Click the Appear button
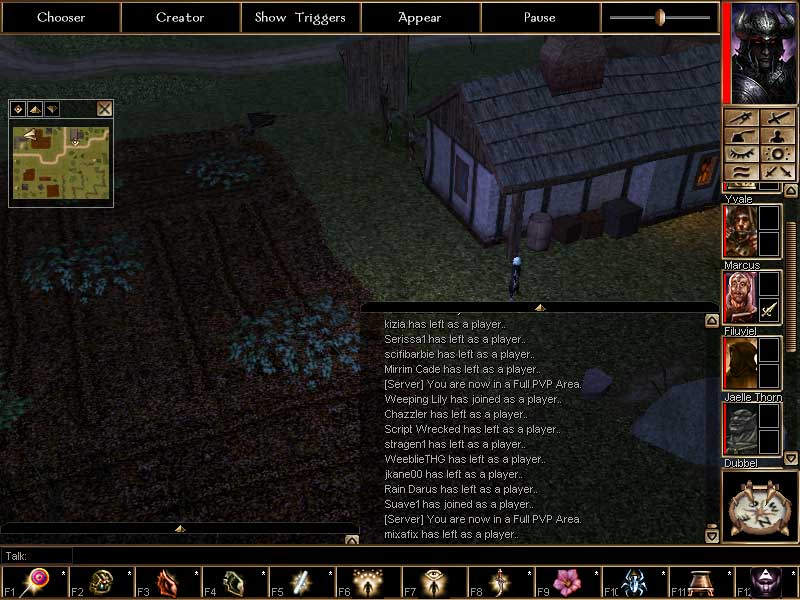Screen dimensions: 800x600 [x=420, y=17]
